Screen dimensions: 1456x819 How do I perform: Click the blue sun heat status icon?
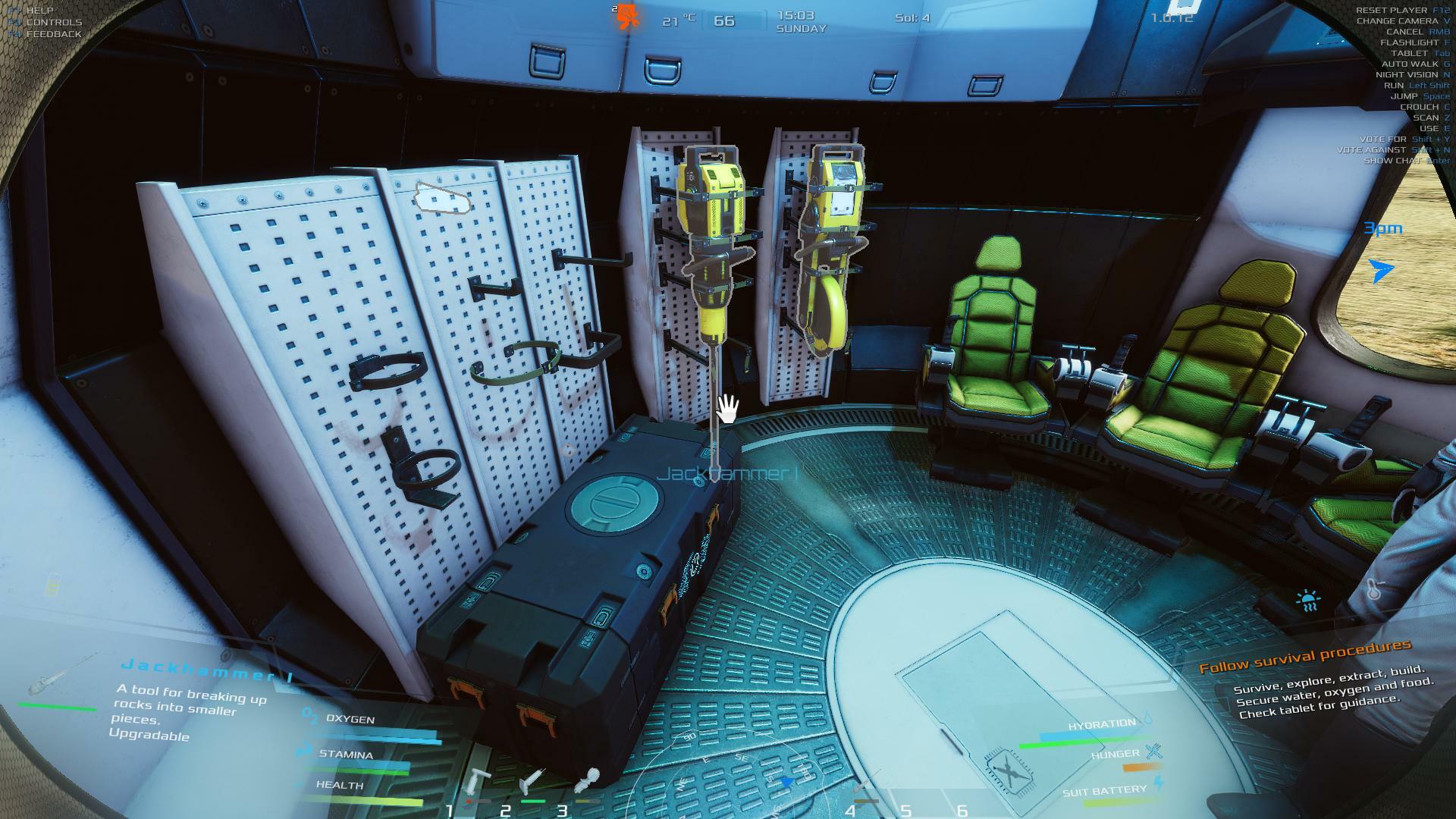click(x=1308, y=602)
